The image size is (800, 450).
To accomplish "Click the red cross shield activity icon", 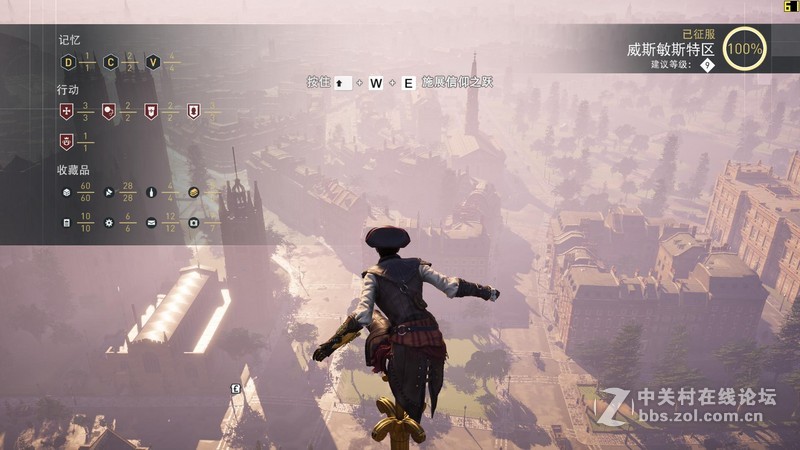I will coord(67,111).
